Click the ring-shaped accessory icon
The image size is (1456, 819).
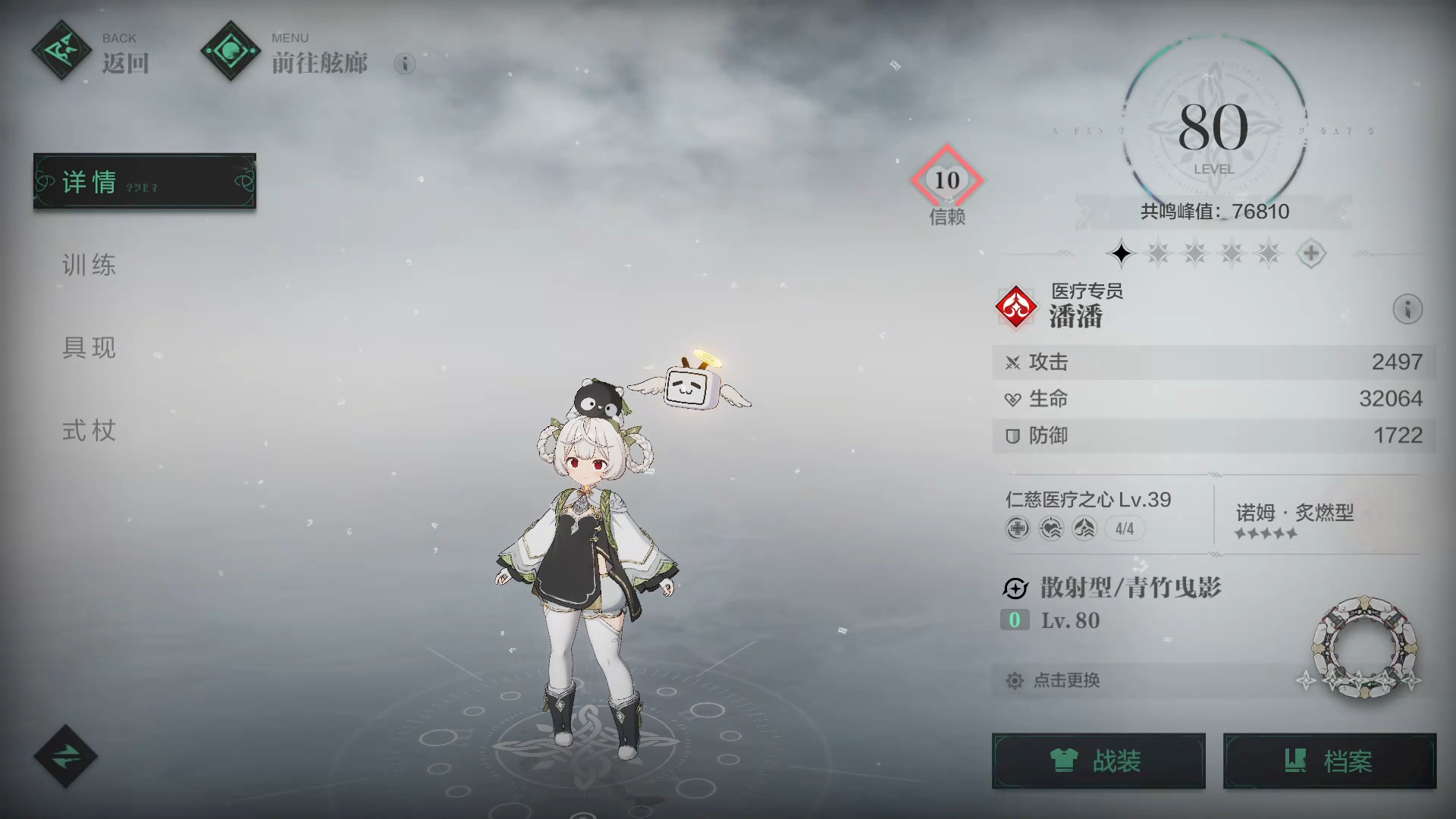(1363, 647)
